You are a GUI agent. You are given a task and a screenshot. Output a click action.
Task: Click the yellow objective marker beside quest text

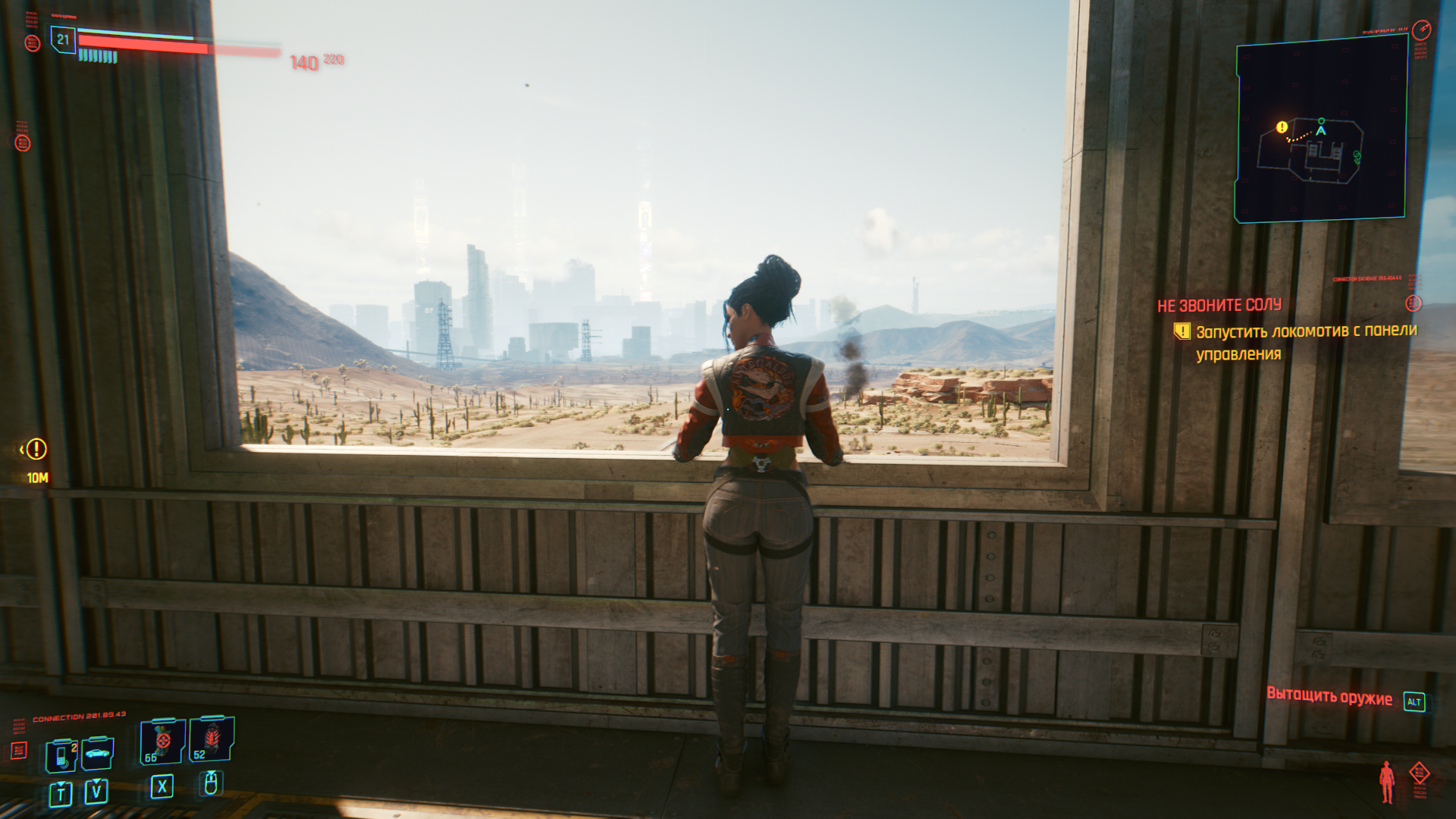pos(1181,329)
